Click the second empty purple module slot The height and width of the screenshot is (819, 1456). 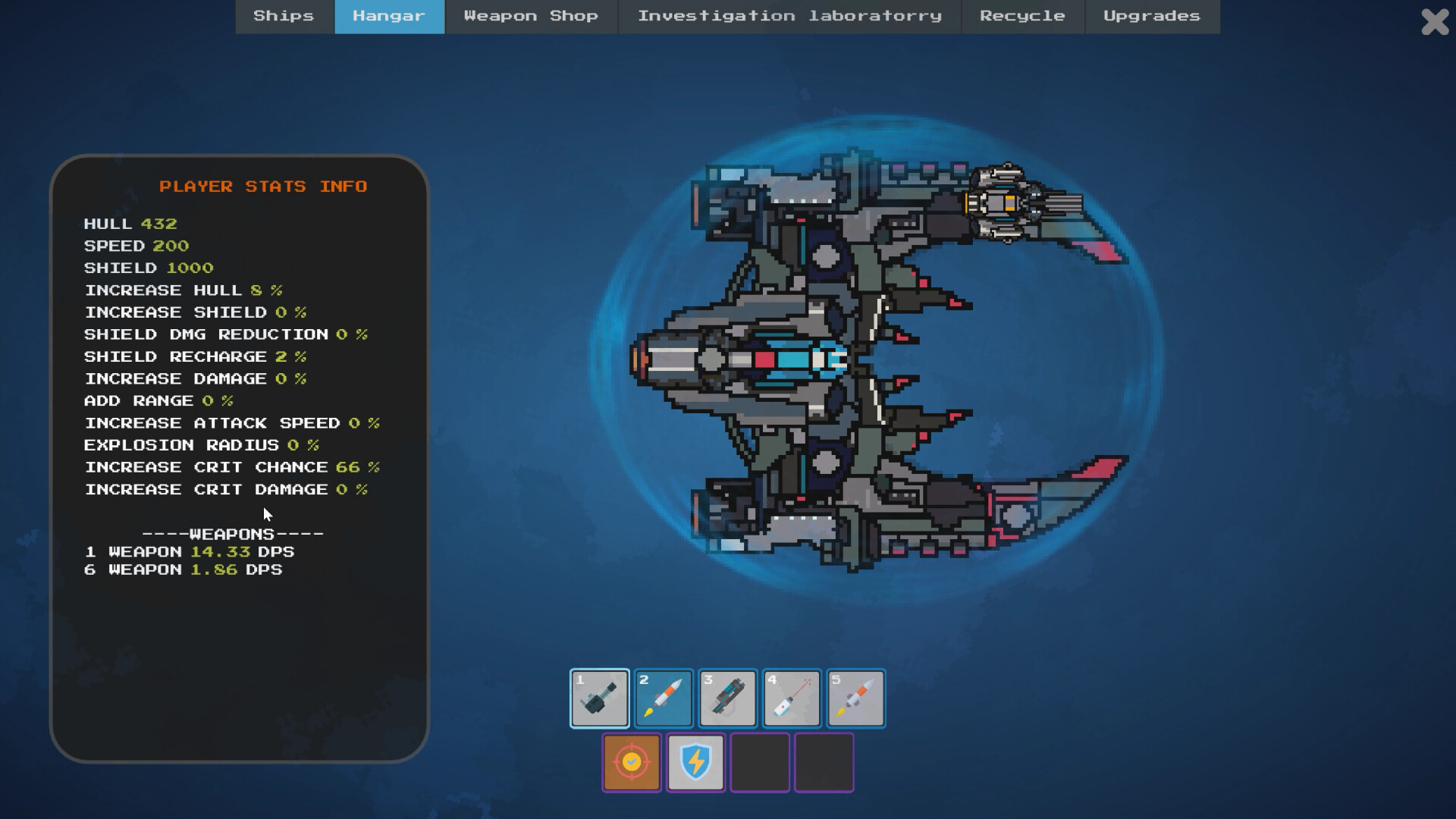coord(824,762)
